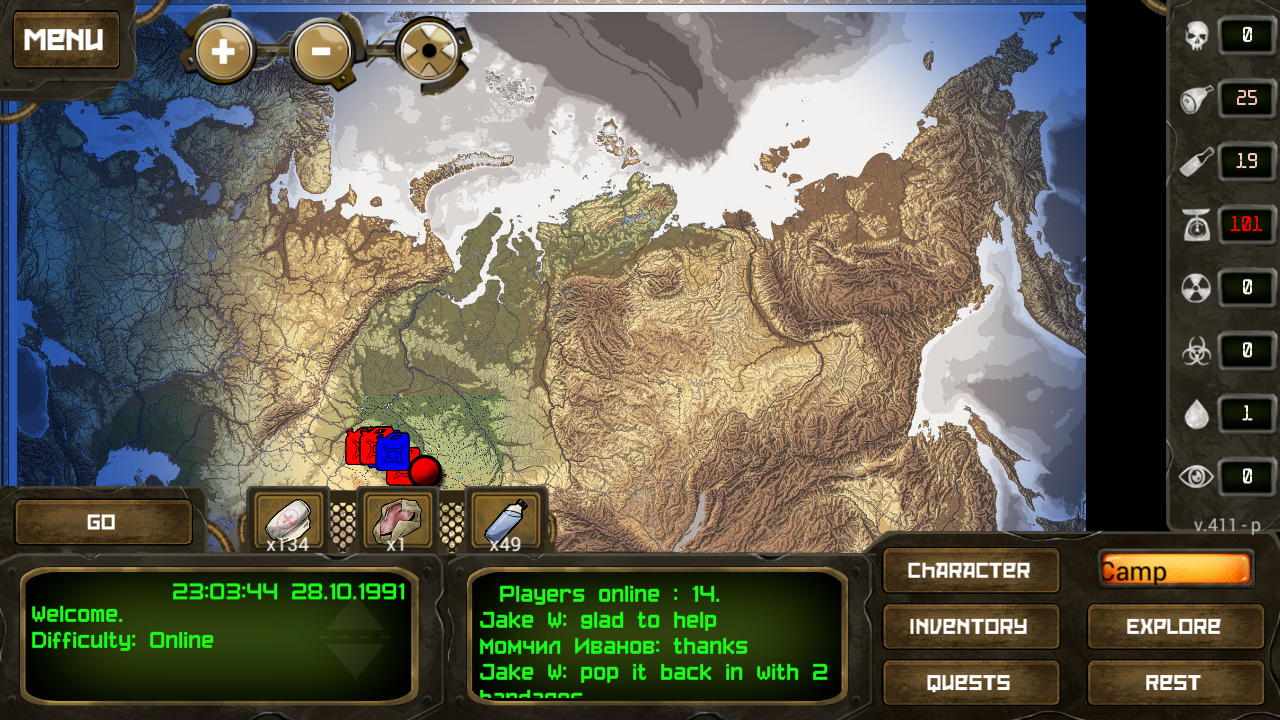
Task: Open the Menu panel
Action: coord(66,39)
